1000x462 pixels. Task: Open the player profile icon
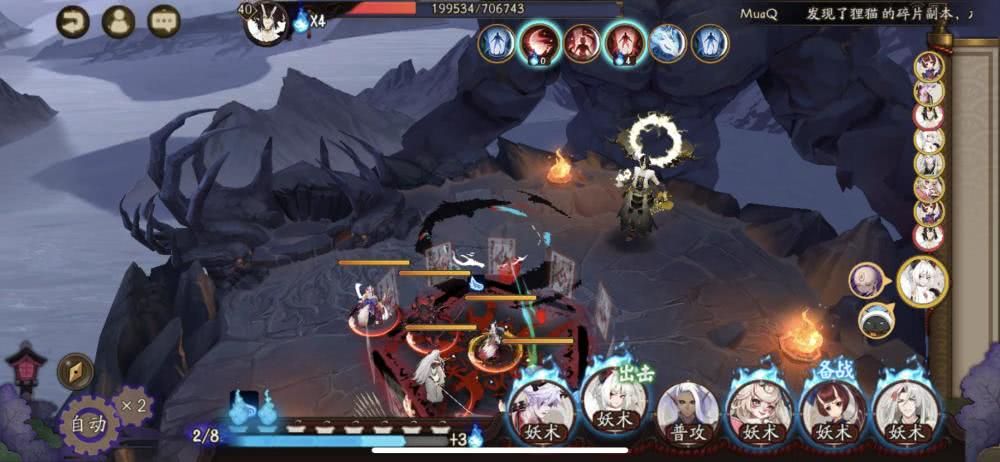[118, 21]
